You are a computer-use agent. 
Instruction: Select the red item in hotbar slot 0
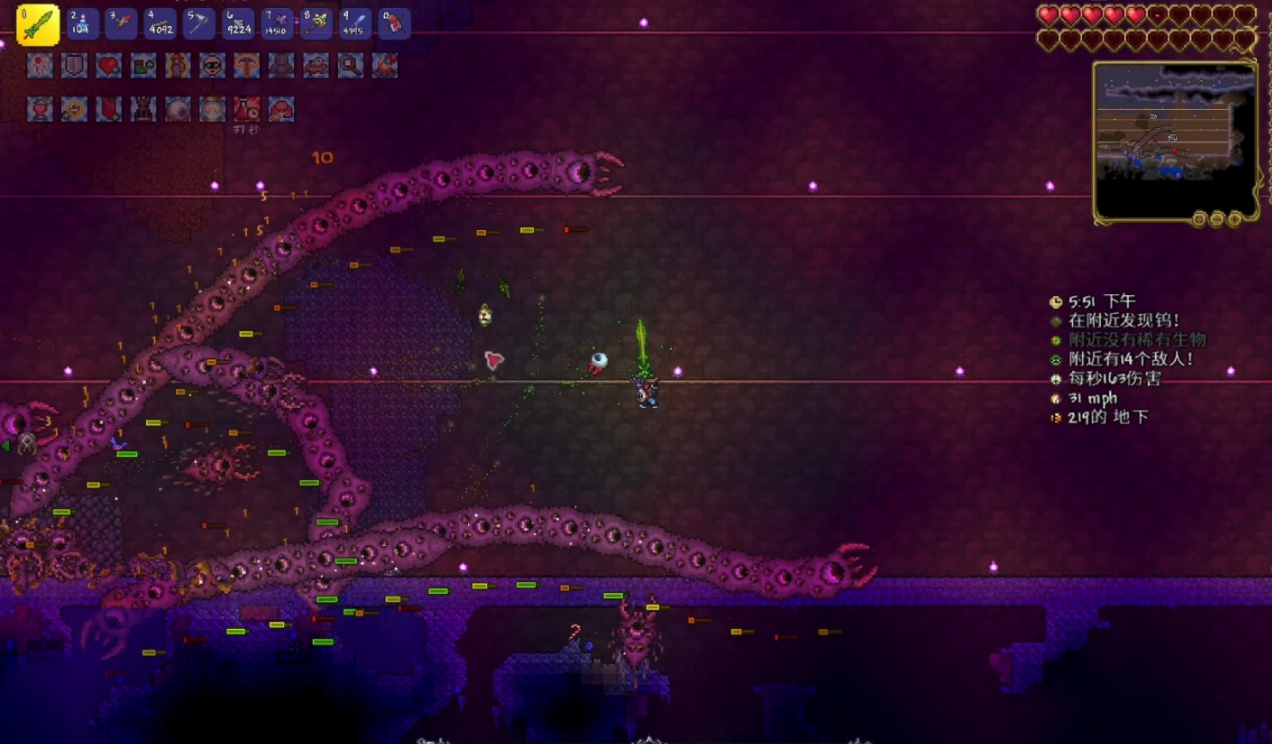tap(394, 23)
